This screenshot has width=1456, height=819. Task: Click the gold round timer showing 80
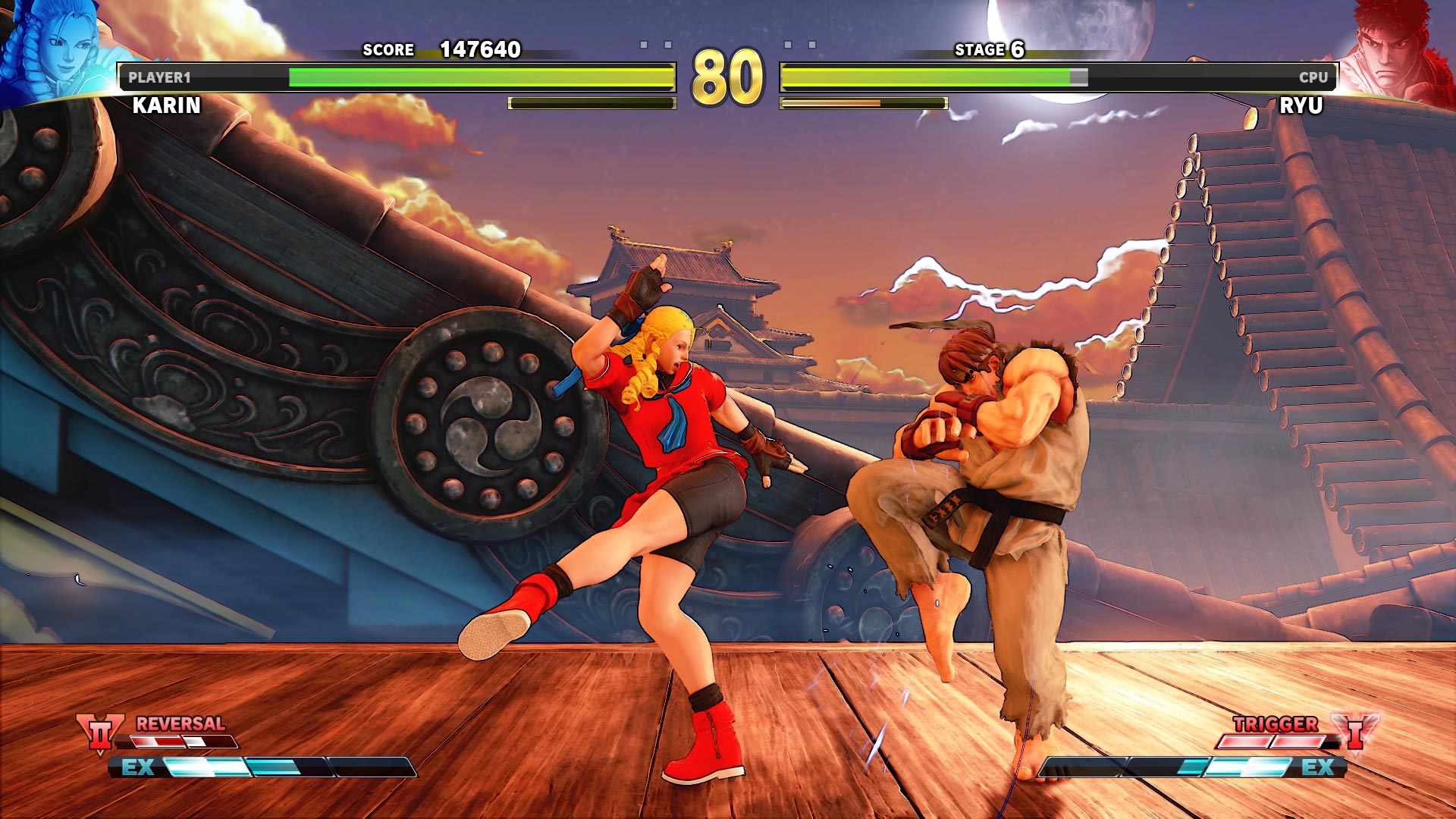726,76
